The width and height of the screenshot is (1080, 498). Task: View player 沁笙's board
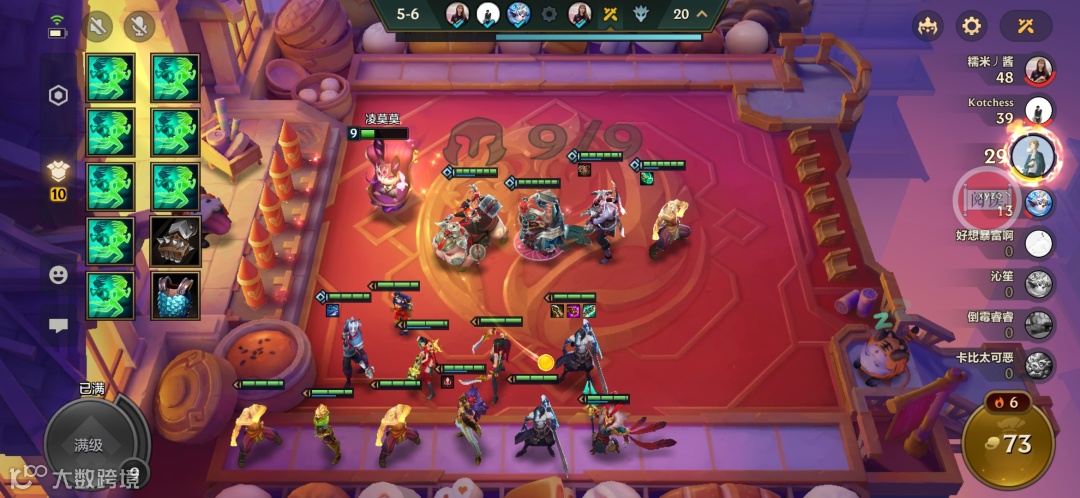click(1039, 284)
